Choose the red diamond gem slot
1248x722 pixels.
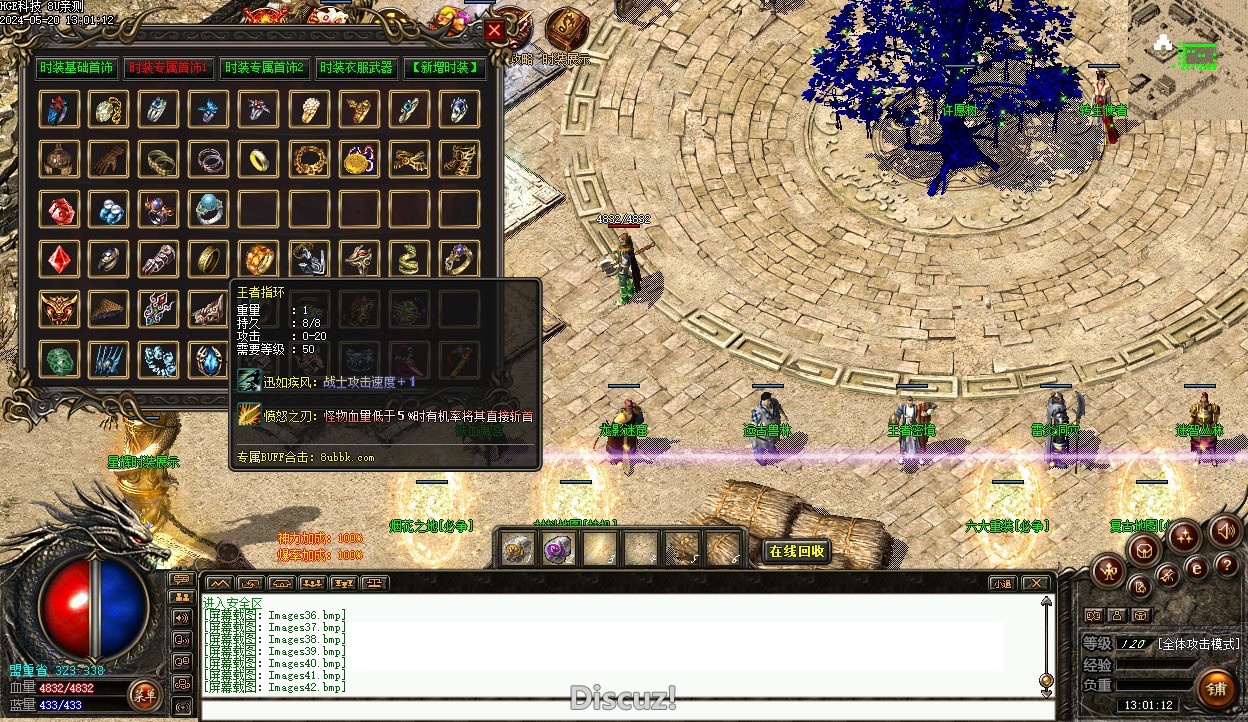59,259
